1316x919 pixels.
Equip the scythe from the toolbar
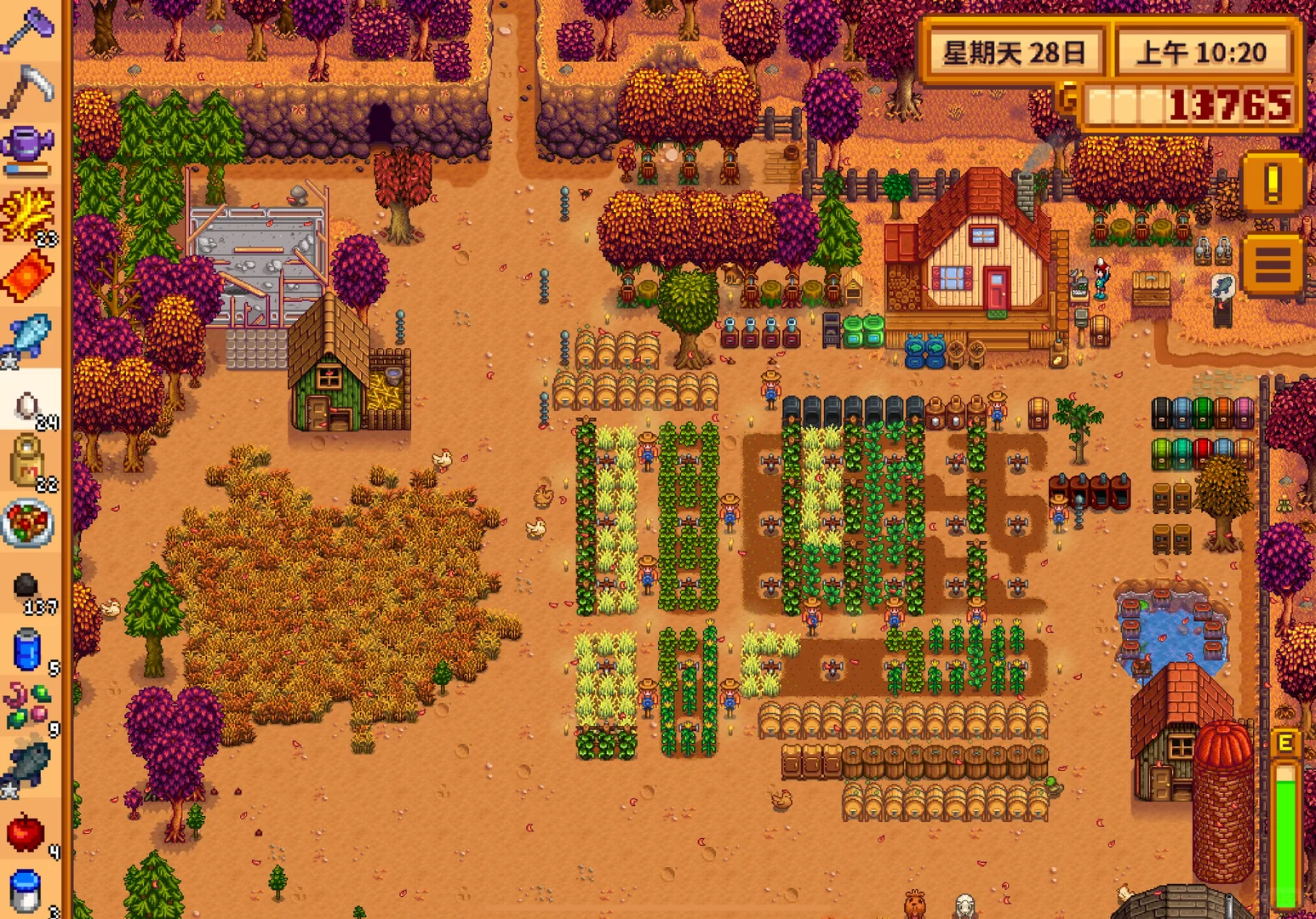[29, 90]
